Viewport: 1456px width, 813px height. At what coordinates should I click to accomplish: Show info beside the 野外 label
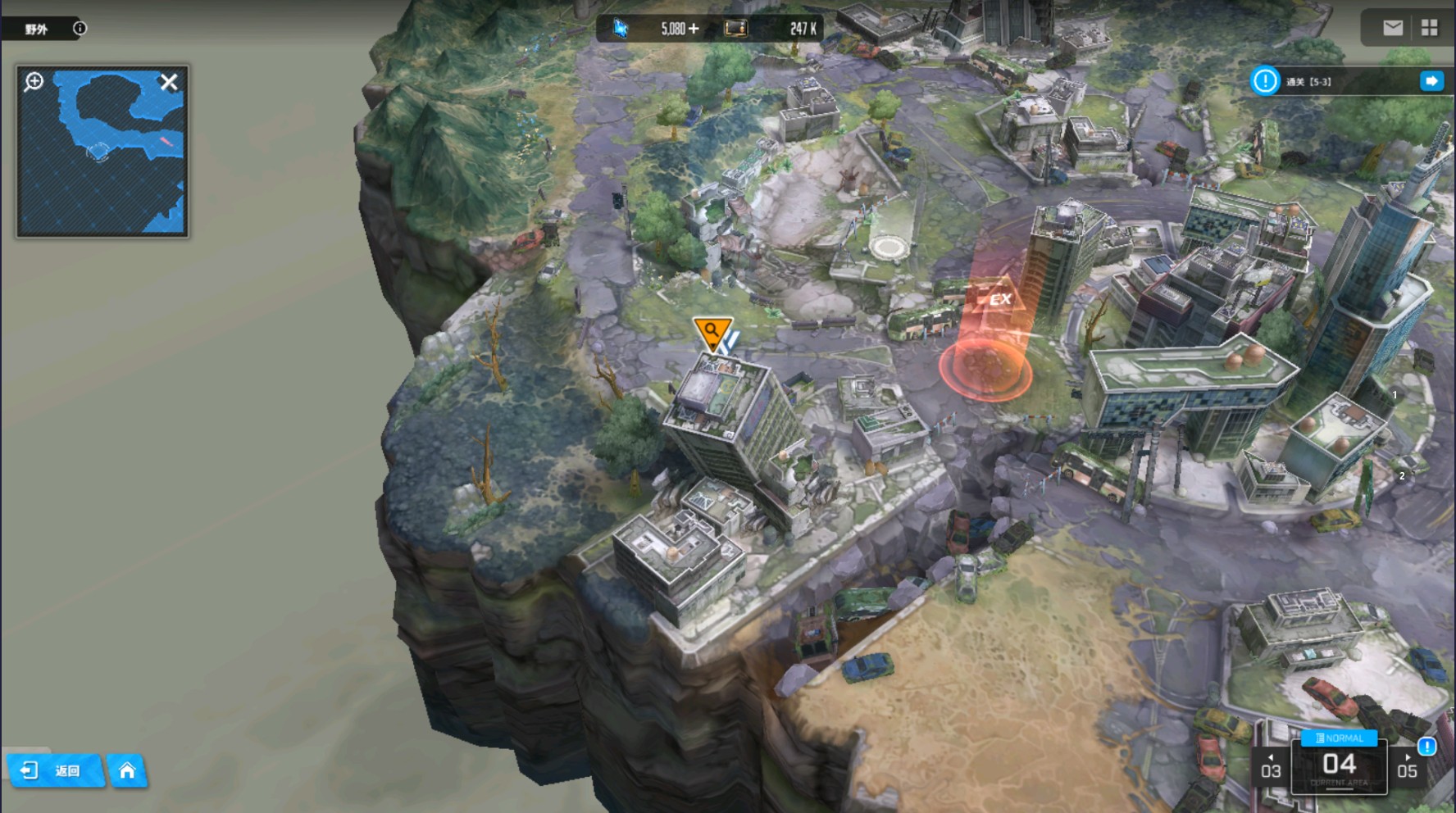point(80,28)
